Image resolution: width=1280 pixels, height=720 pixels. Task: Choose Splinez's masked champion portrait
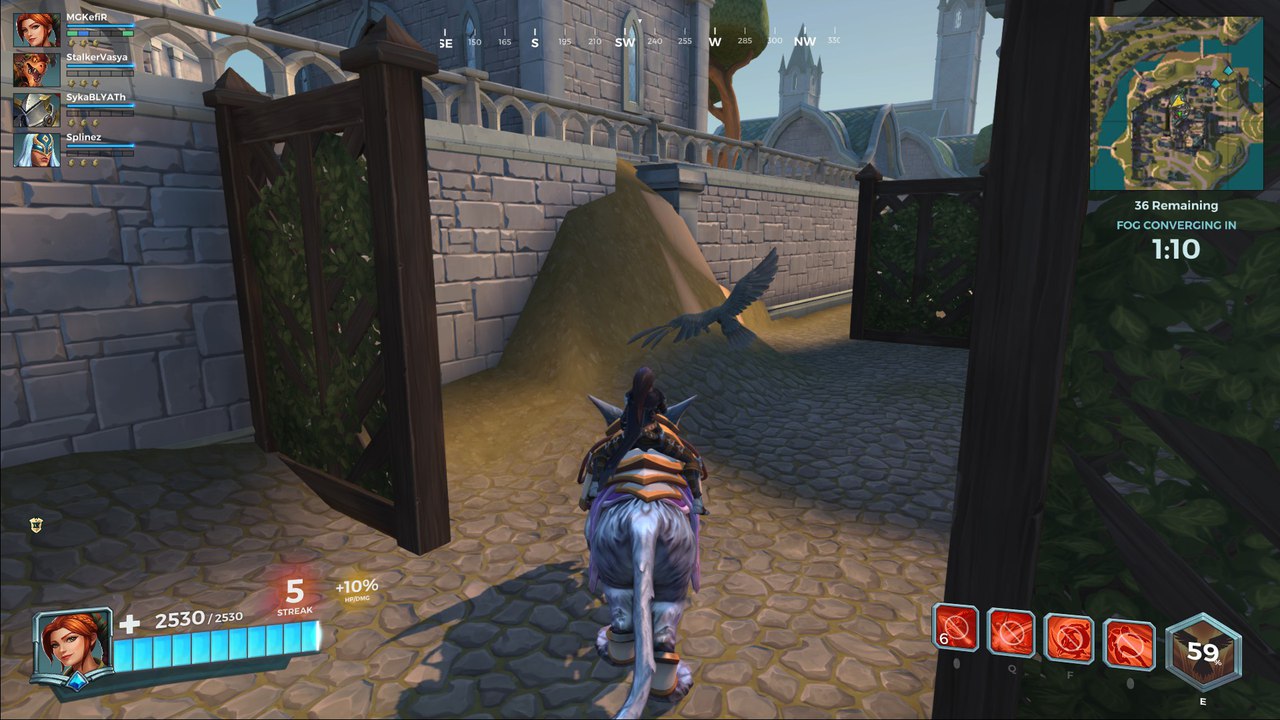[x=36, y=149]
